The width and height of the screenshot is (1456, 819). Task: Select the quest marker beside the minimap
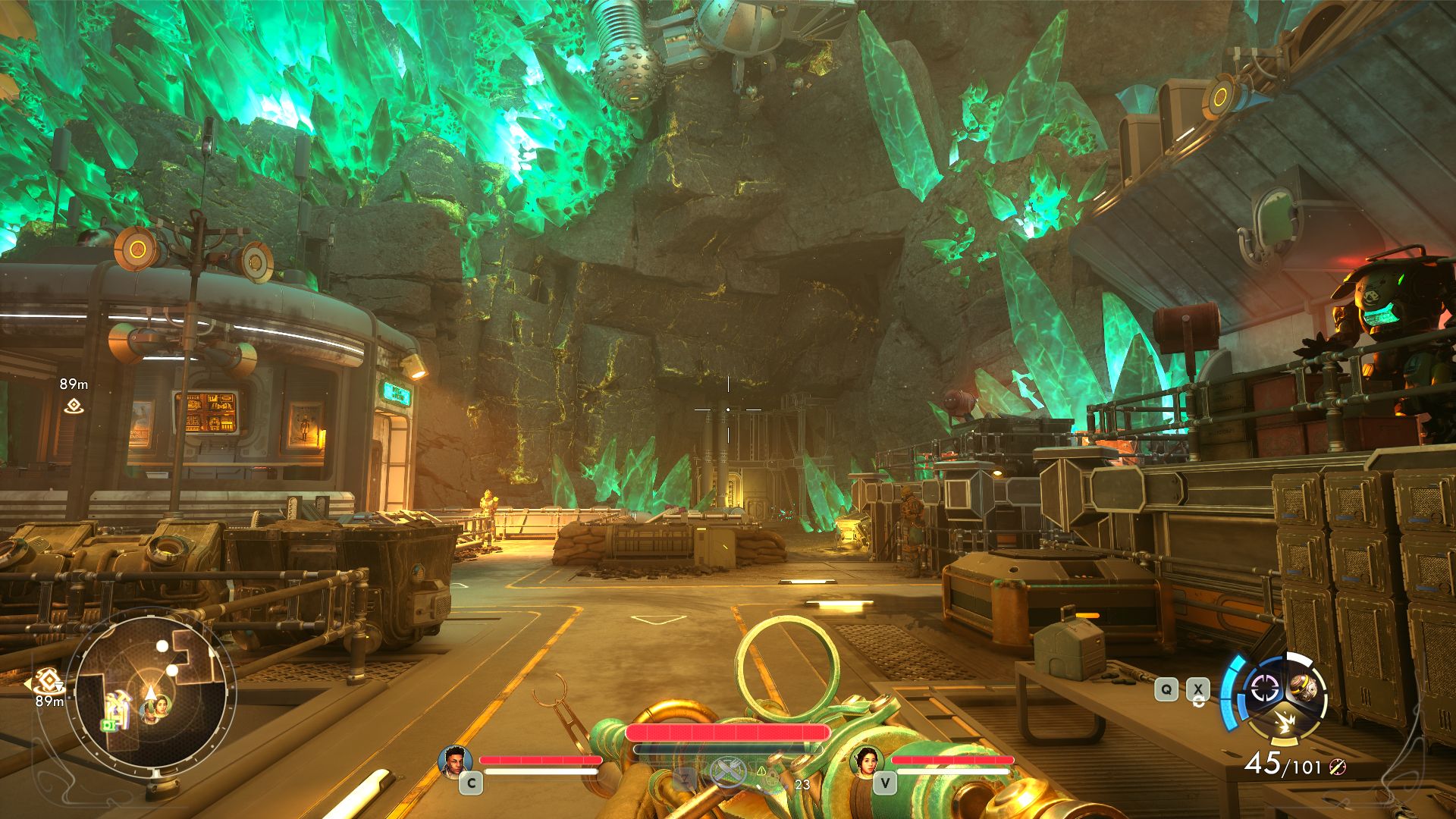(x=47, y=680)
